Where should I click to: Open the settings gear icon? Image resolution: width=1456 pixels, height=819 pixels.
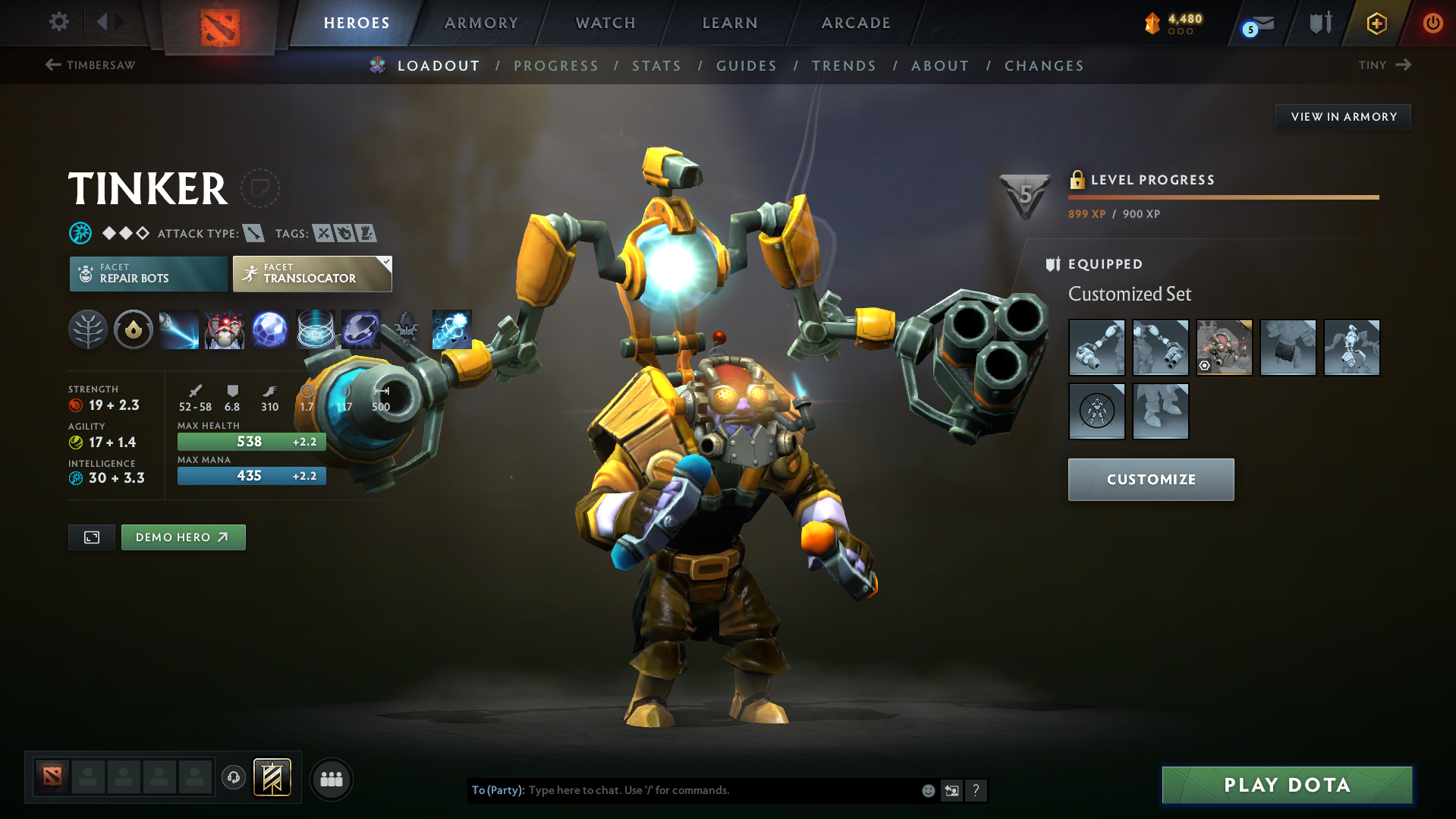pos(58,22)
